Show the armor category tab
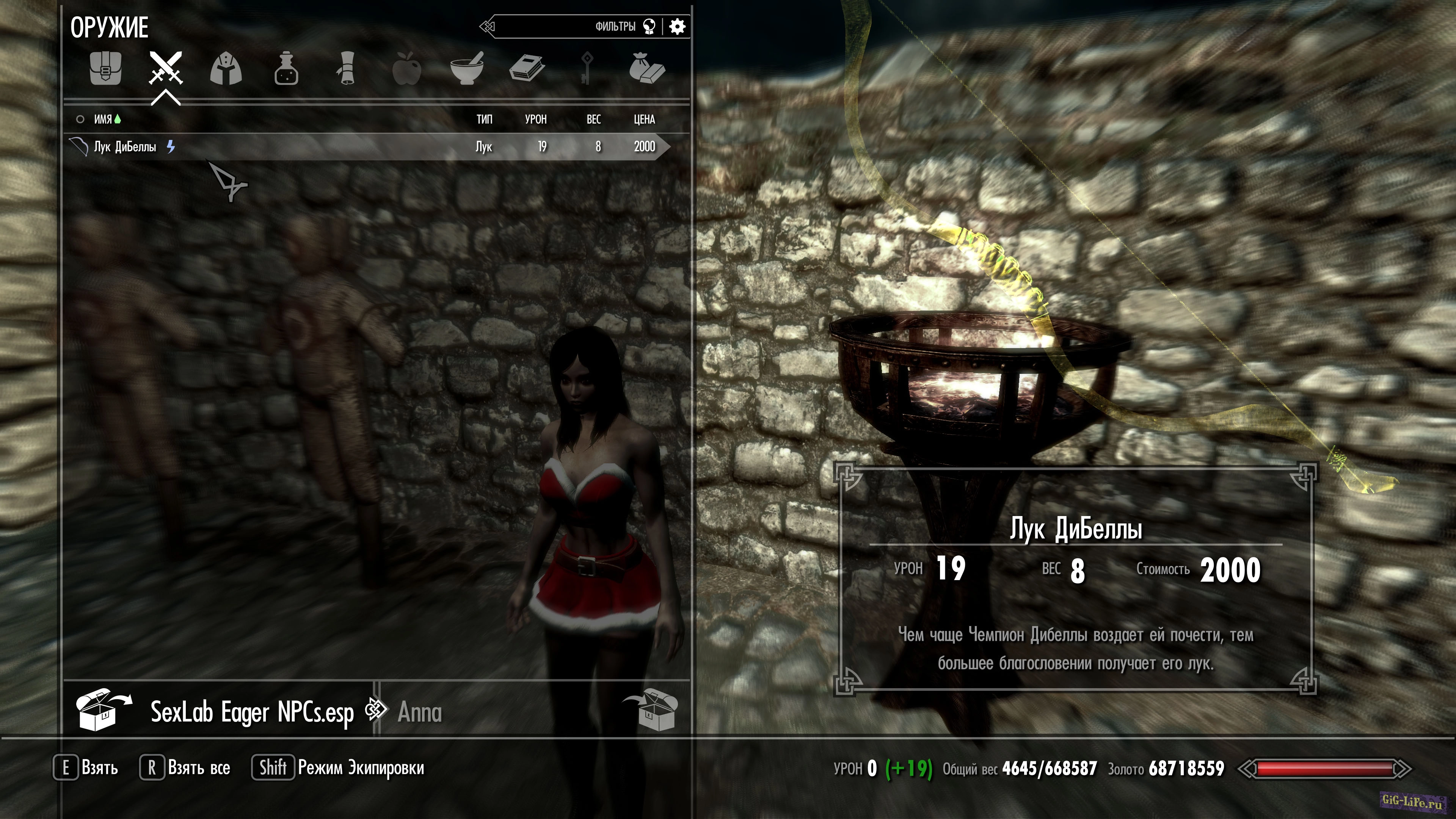This screenshot has height=819, width=1456. [x=226, y=69]
